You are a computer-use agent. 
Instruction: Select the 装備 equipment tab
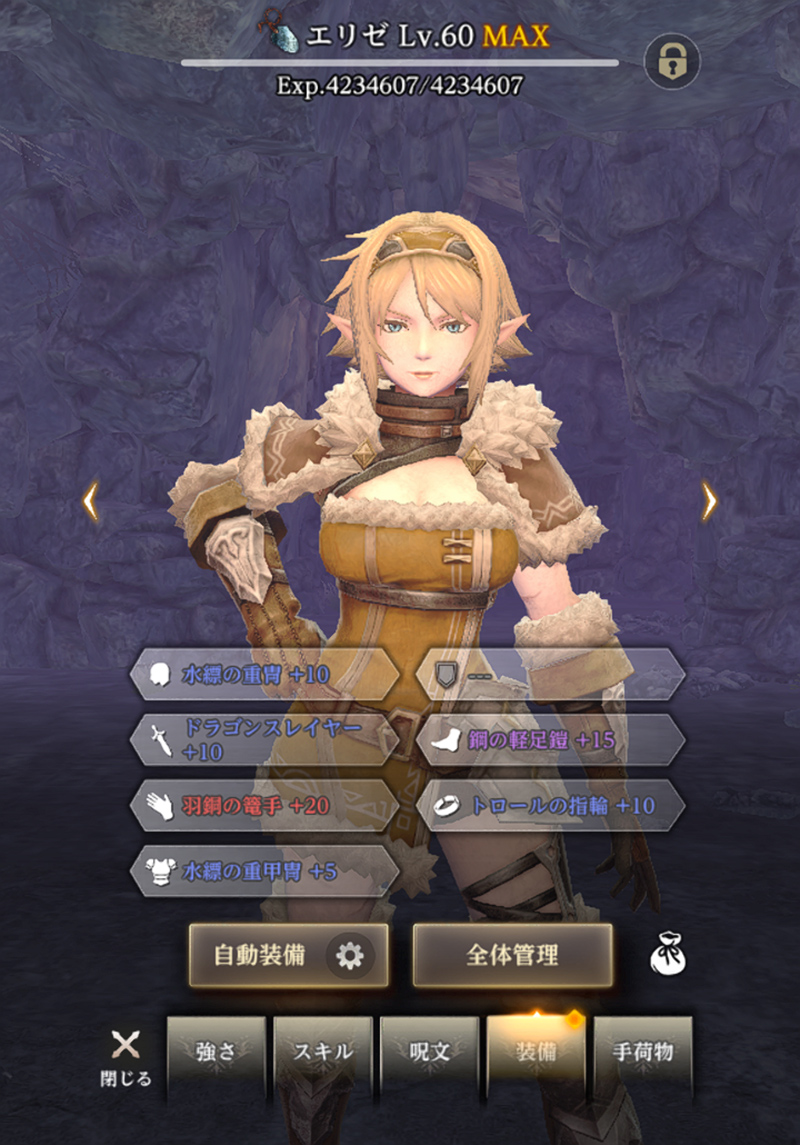coord(536,1054)
